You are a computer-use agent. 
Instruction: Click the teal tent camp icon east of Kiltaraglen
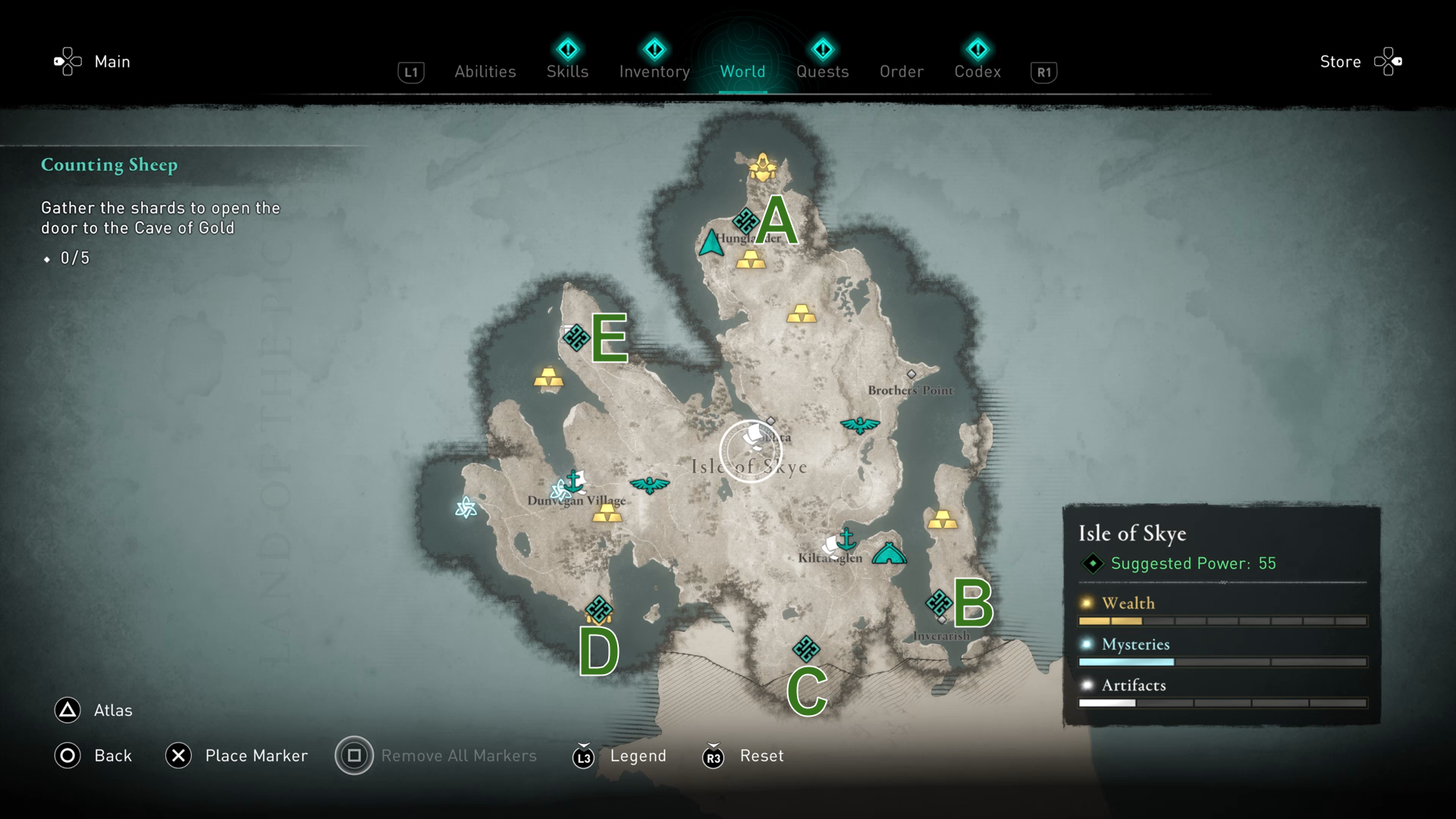pyautogui.click(x=890, y=553)
